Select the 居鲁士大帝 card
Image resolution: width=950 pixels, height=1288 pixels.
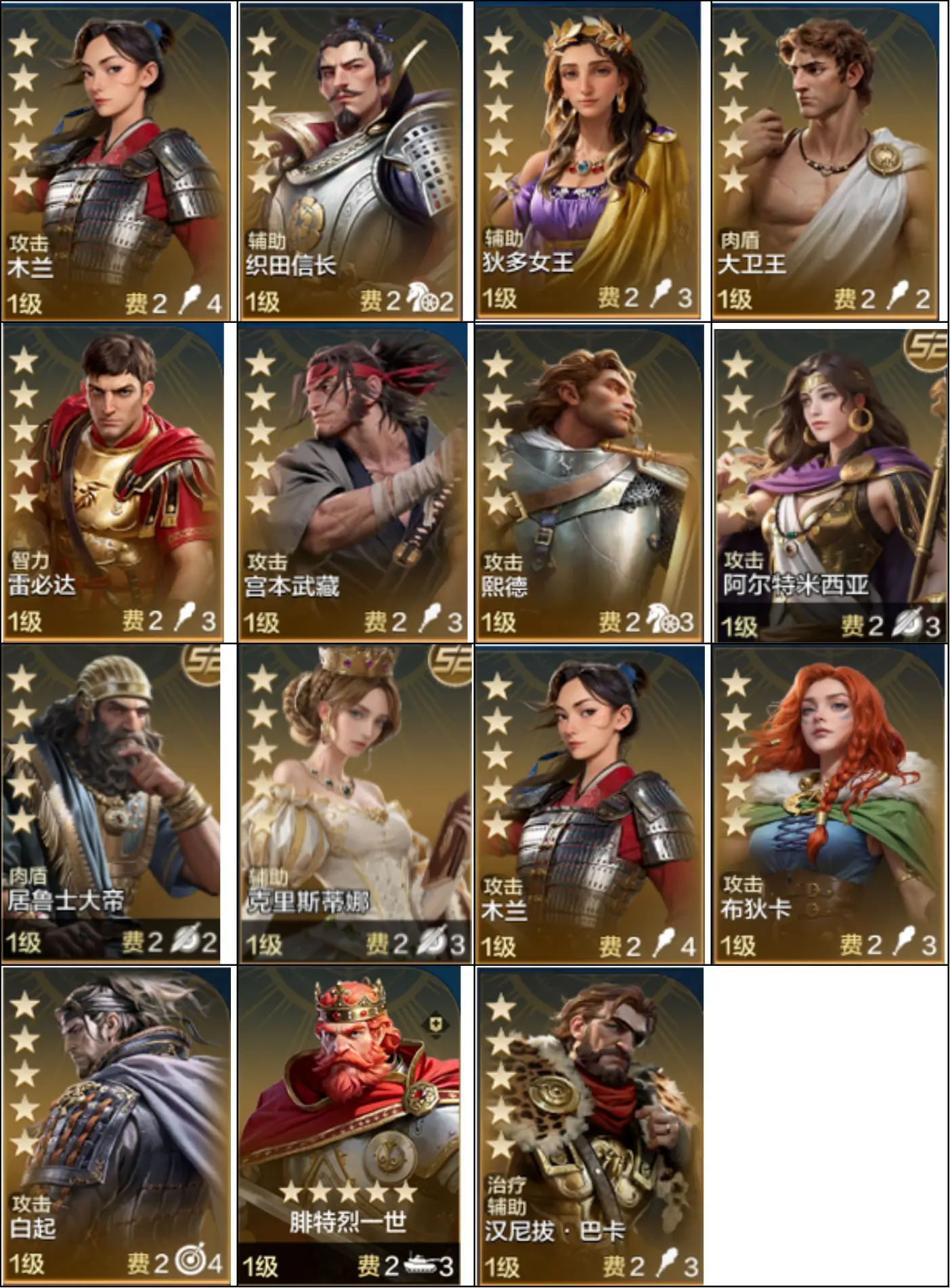(x=112, y=803)
